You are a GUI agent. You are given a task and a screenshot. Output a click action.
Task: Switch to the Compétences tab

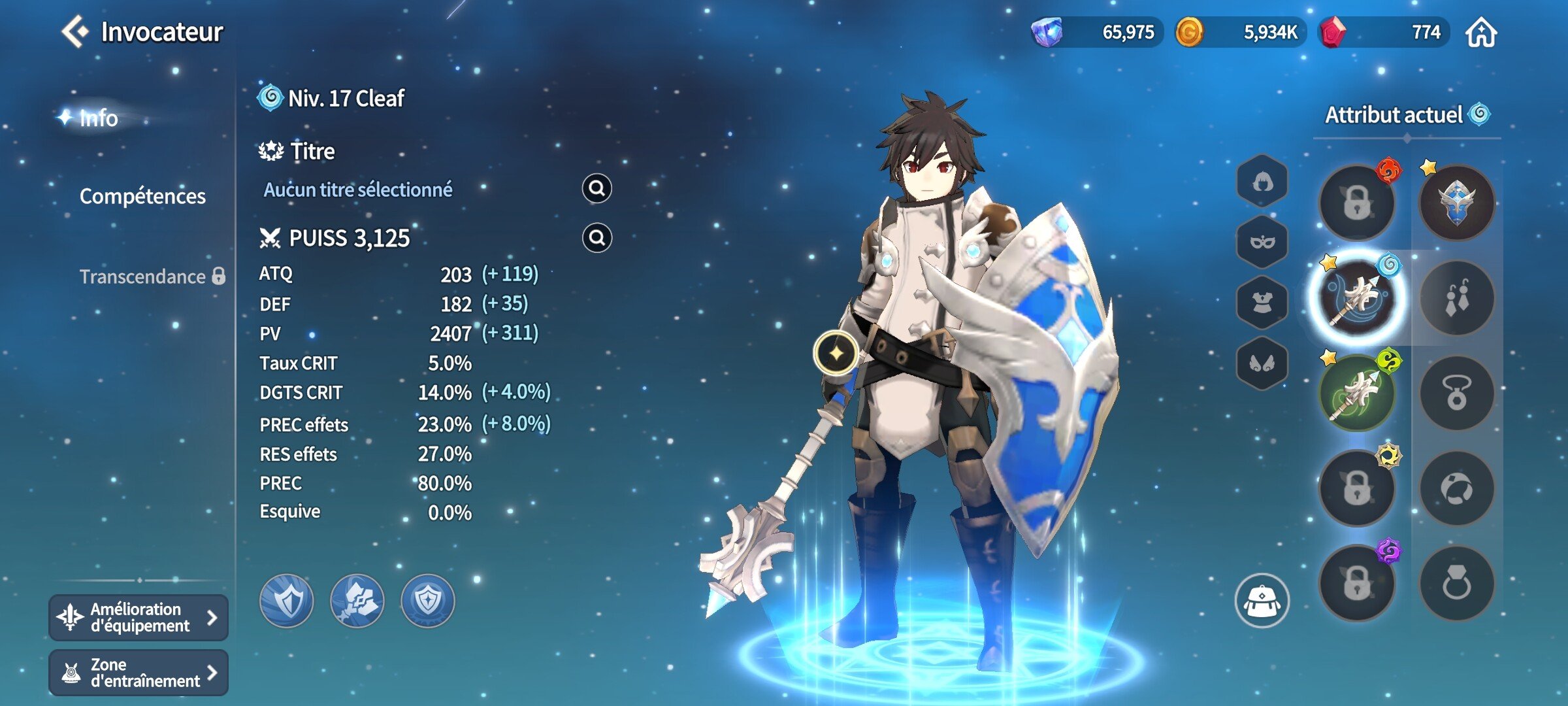[x=142, y=195]
